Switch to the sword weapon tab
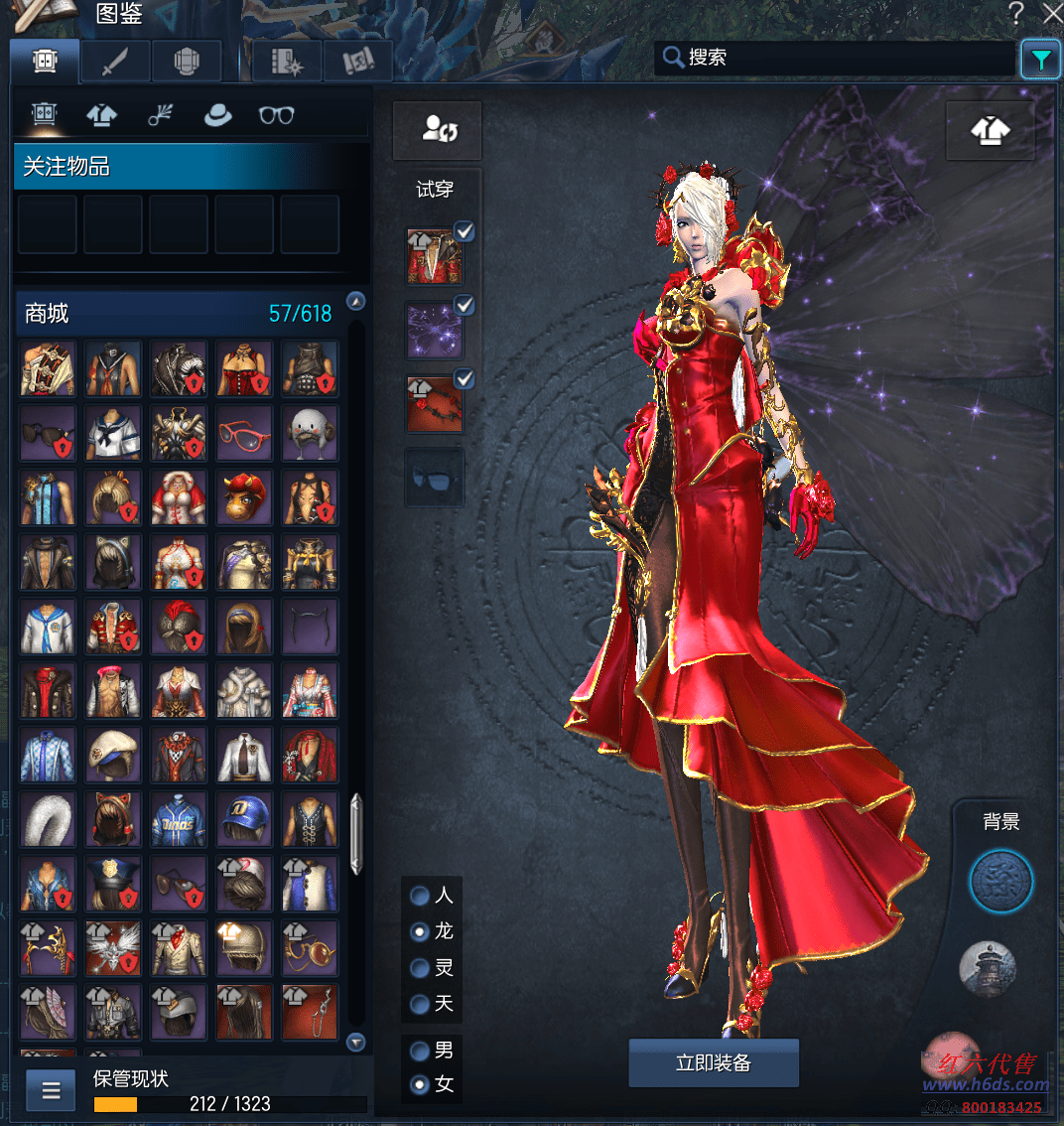 pos(116,63)
